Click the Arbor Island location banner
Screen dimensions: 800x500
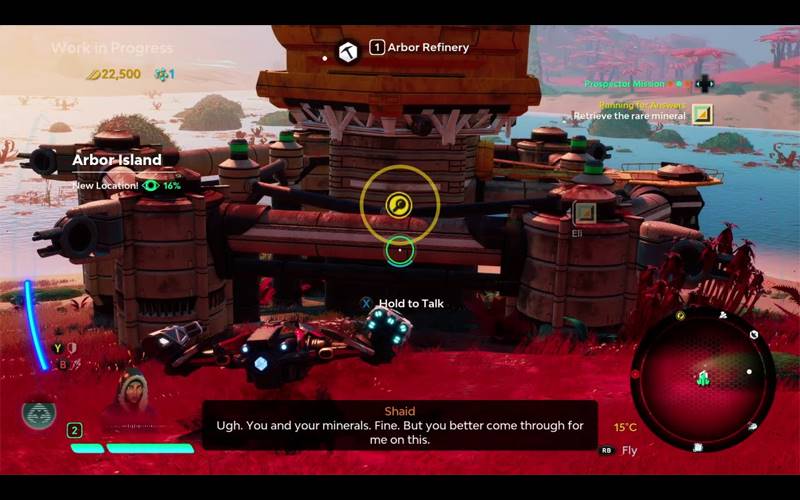[x=117, y=160]
